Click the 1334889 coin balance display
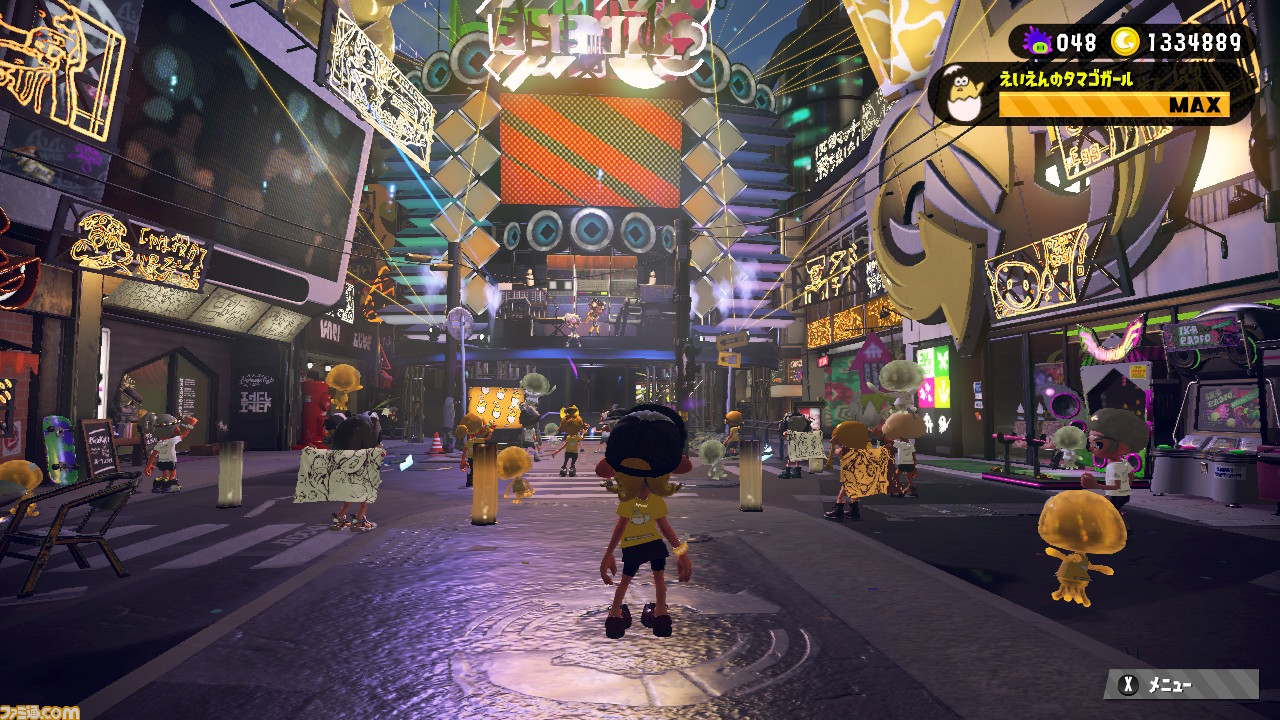Image resolution: width=1280 pixels, height=720 pixels. tap(1195, 42)
